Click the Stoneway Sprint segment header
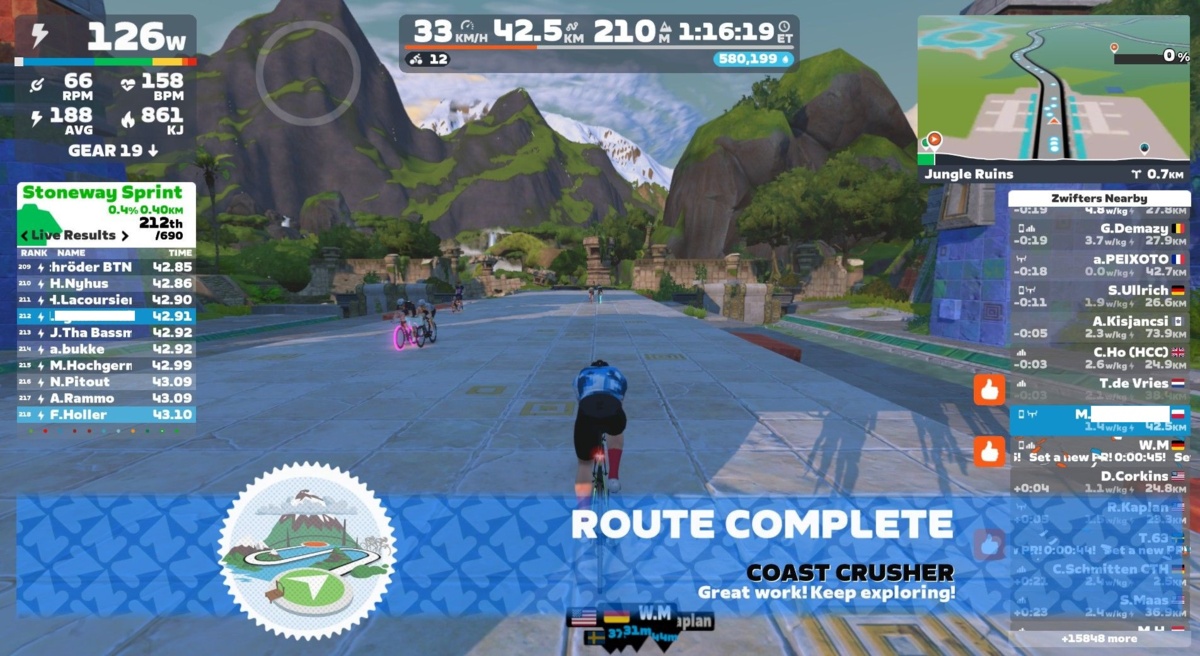Screen dimensions: 1200x656 coord(103,192)
